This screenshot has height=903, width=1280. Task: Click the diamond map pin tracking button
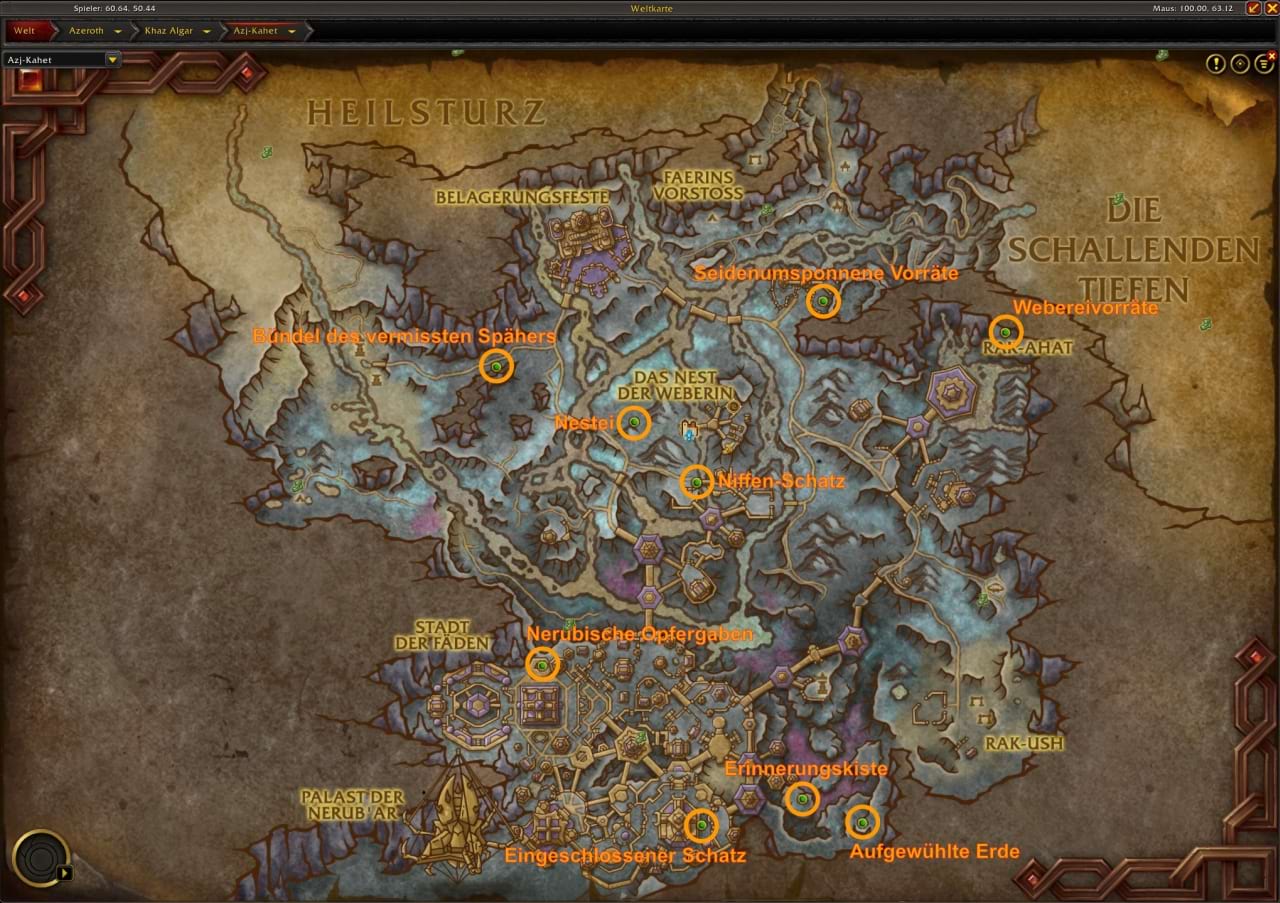pos(1240,64)
